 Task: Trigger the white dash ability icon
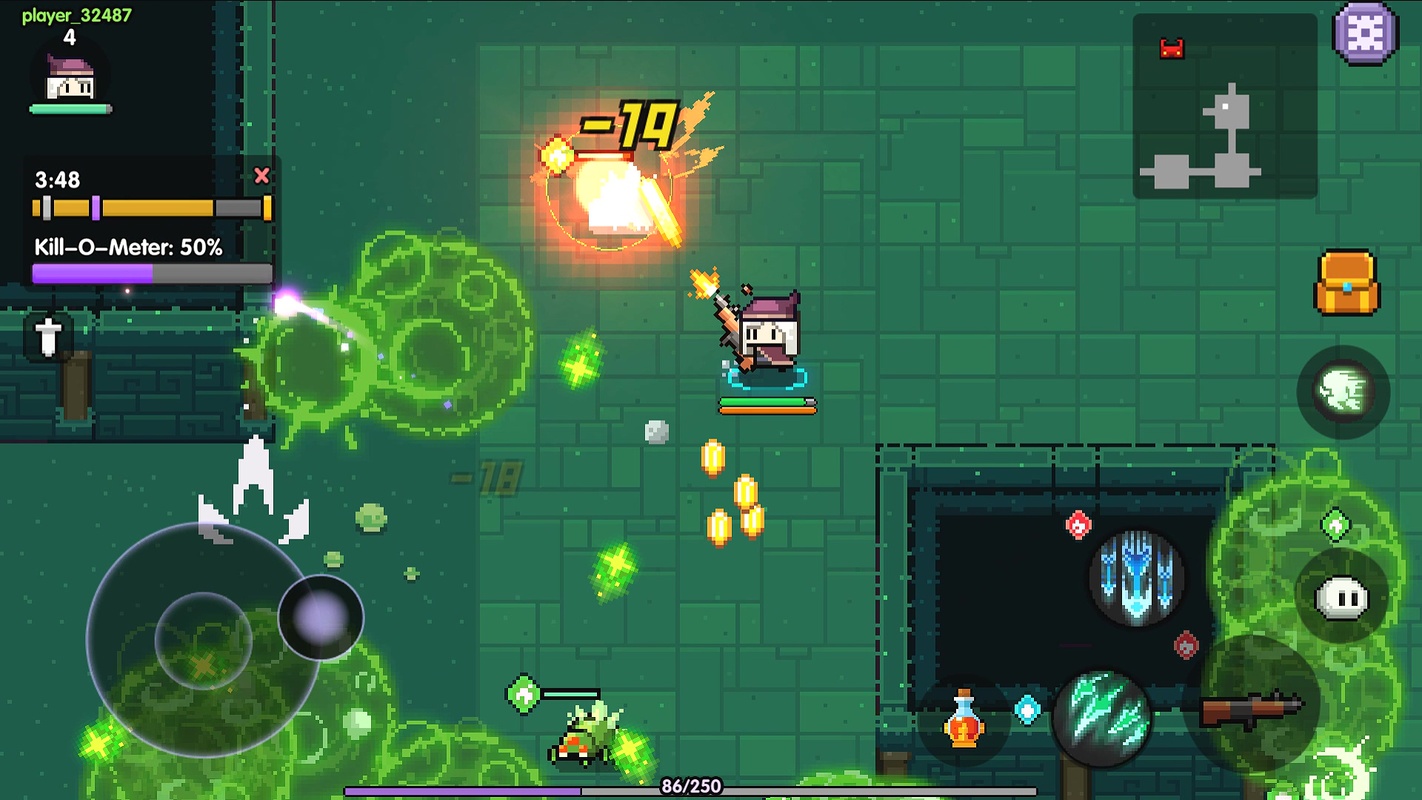pos(1343,392)
